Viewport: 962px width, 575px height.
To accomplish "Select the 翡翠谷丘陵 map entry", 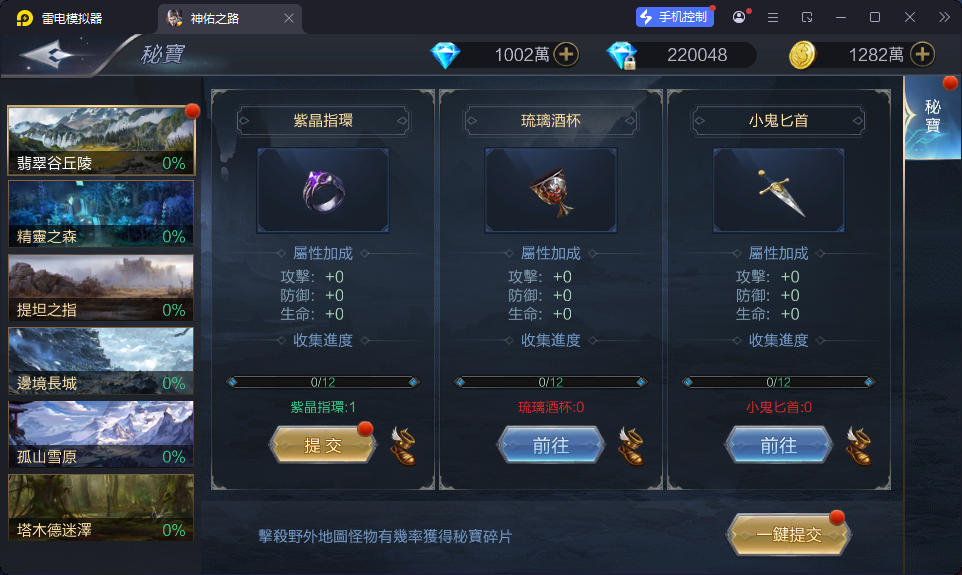I will point(101,141).
